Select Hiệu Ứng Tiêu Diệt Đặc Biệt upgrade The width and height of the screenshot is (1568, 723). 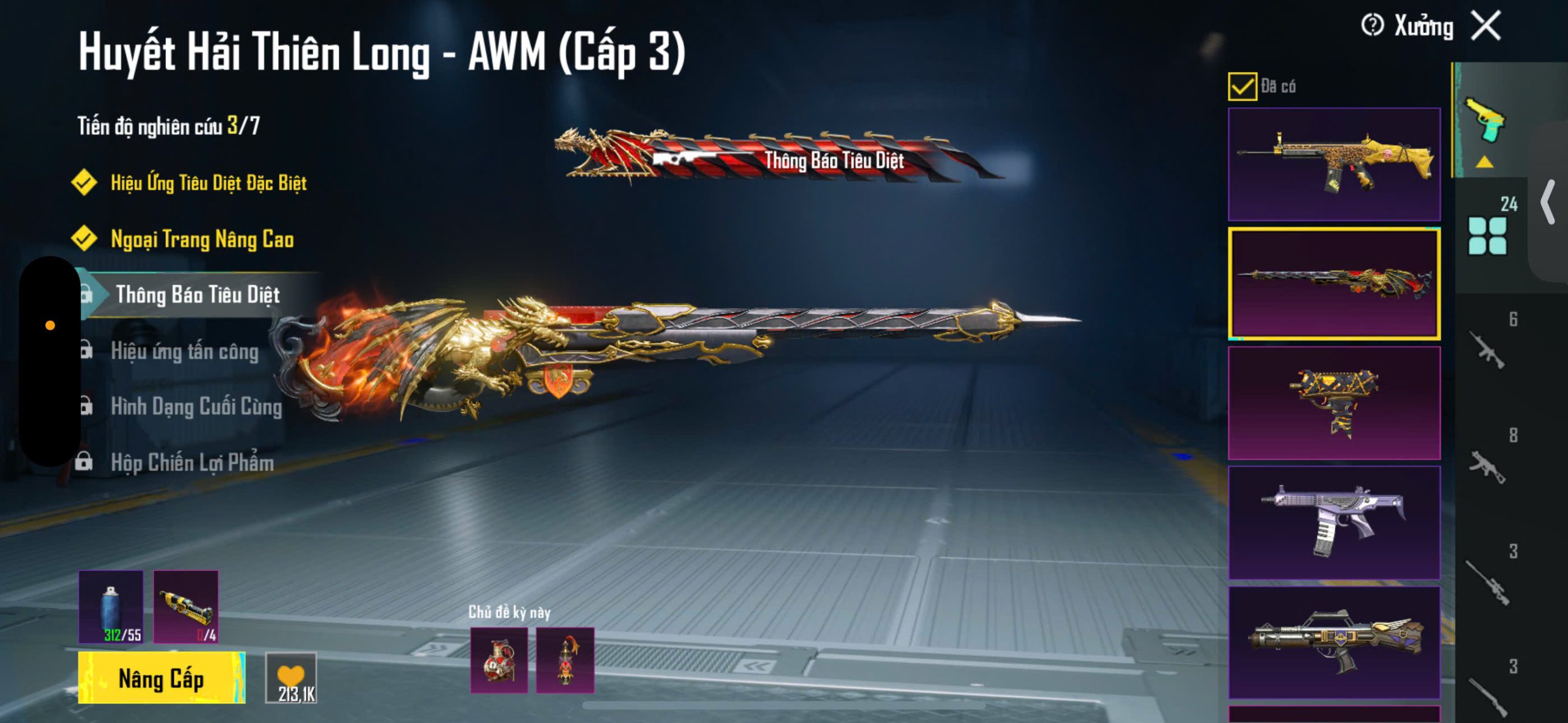[208, 182]
